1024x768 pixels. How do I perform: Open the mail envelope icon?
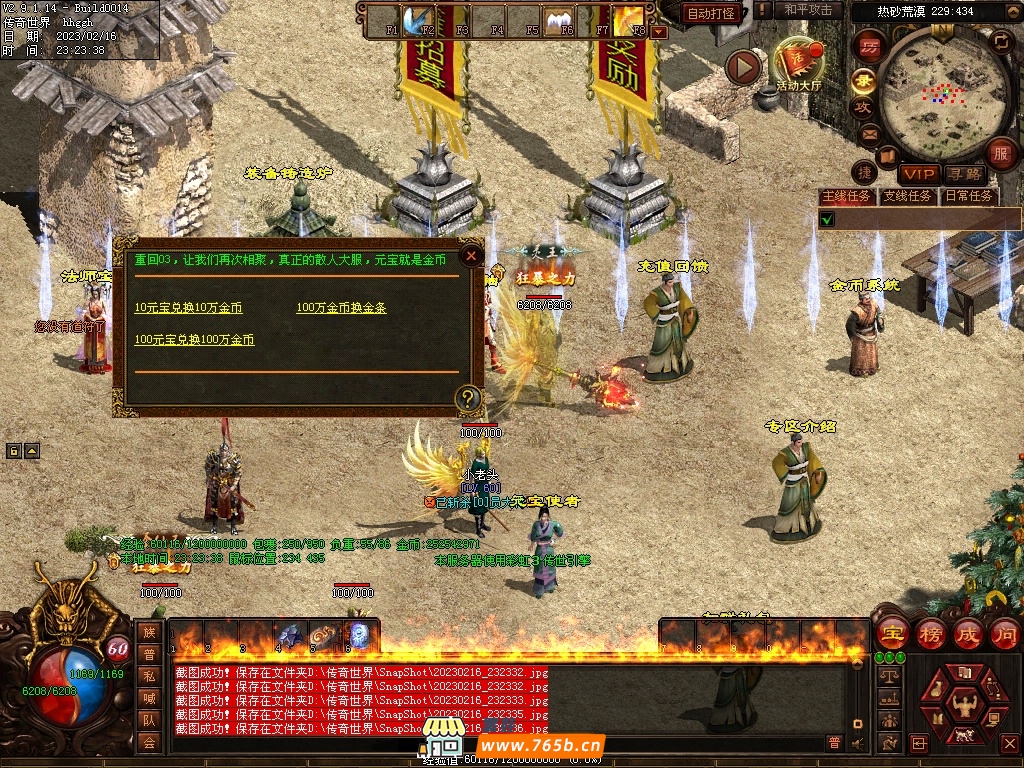[x=867, y=133]
